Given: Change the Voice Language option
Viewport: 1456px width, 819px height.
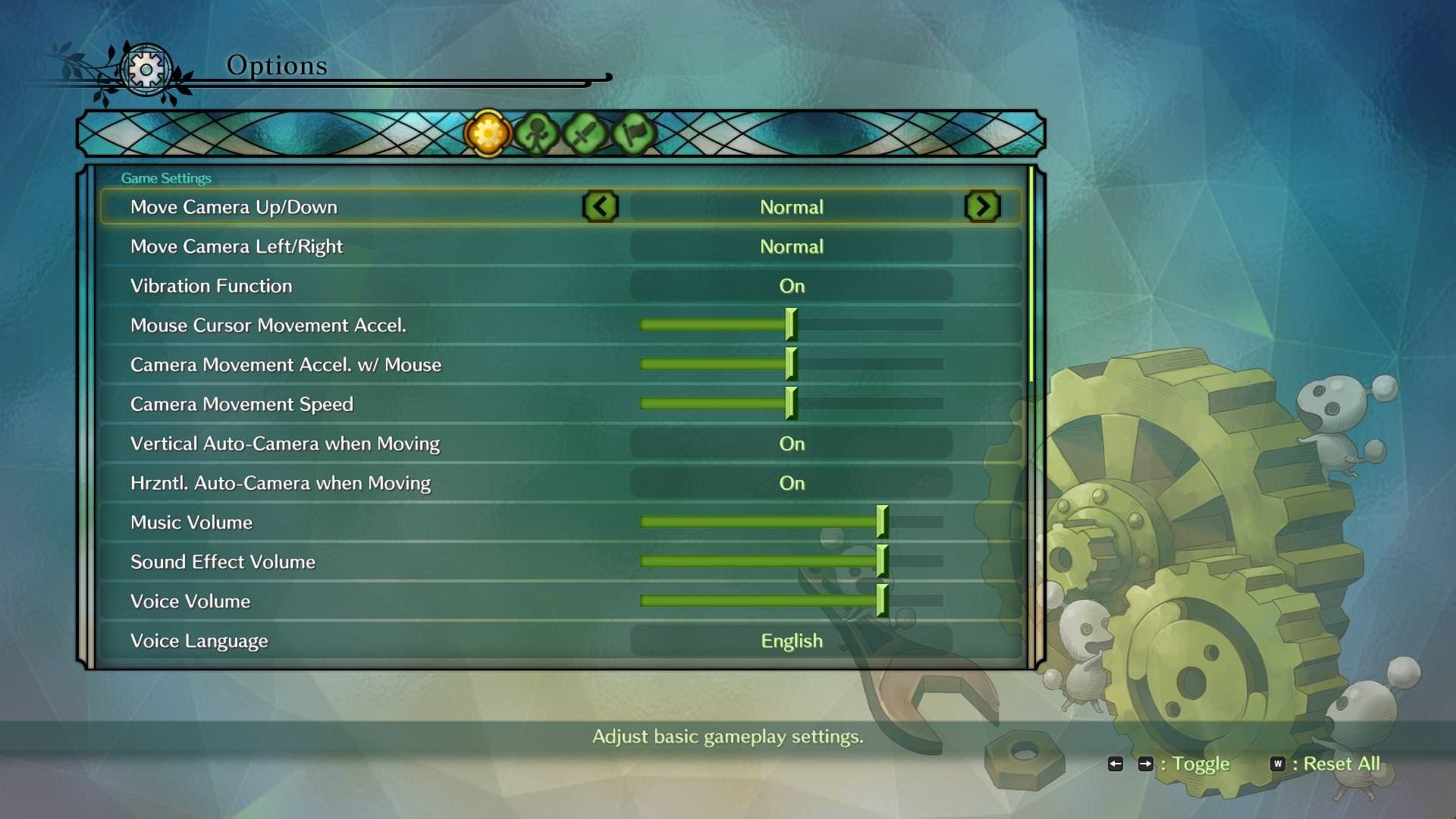Looking at the screenshot, I should tap(791, 641).
